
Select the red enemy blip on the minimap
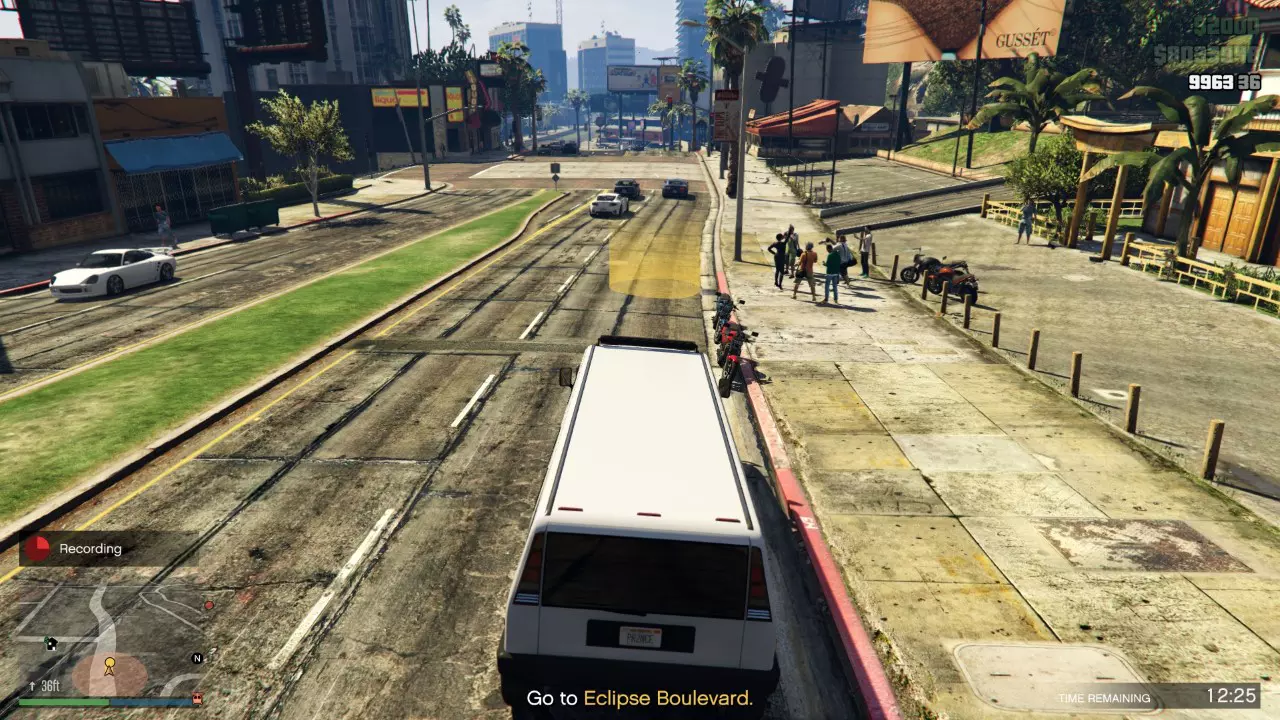pyautogui.click(x=209, y=605)
